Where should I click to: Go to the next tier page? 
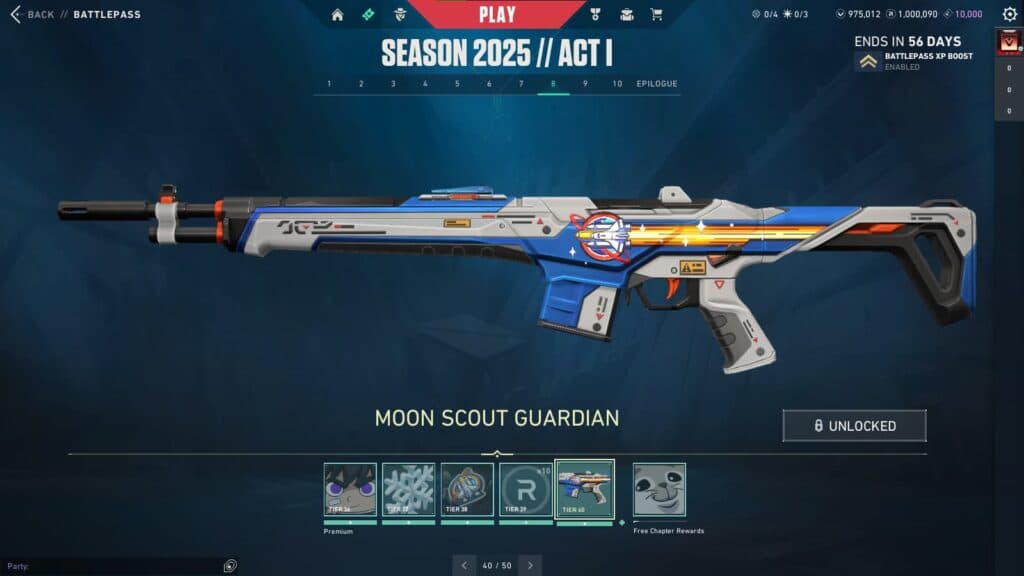(x=530, y=565)
